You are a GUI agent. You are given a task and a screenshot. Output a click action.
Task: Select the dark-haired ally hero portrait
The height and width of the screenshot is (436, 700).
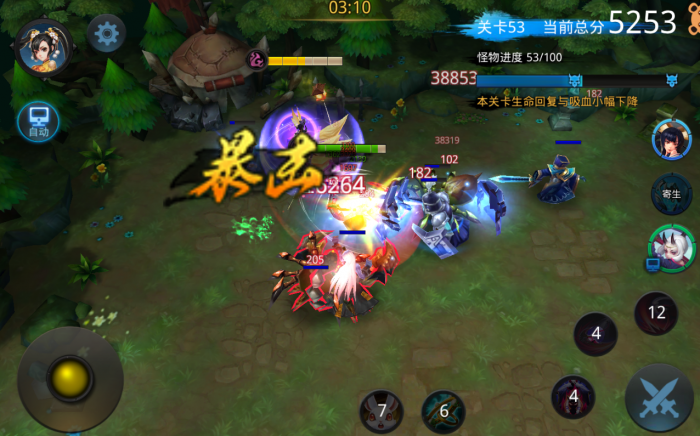pos(671,140)
